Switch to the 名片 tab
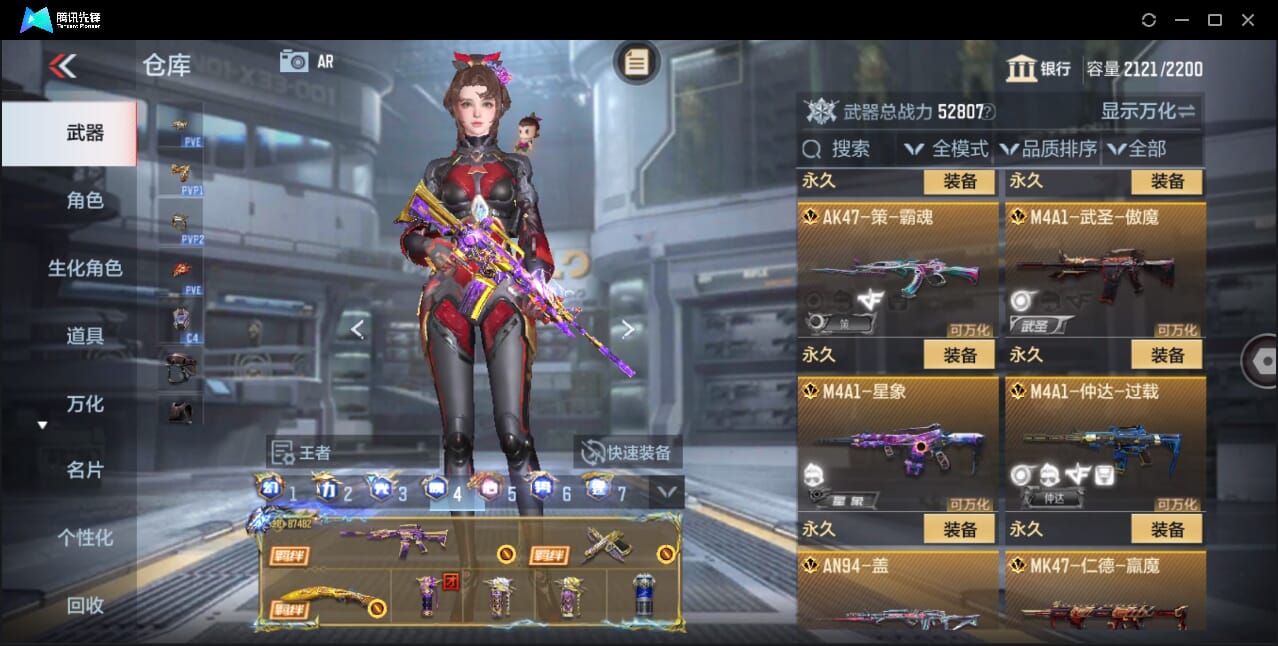This screenshot has height=646, width=1278. coord(85,470)
